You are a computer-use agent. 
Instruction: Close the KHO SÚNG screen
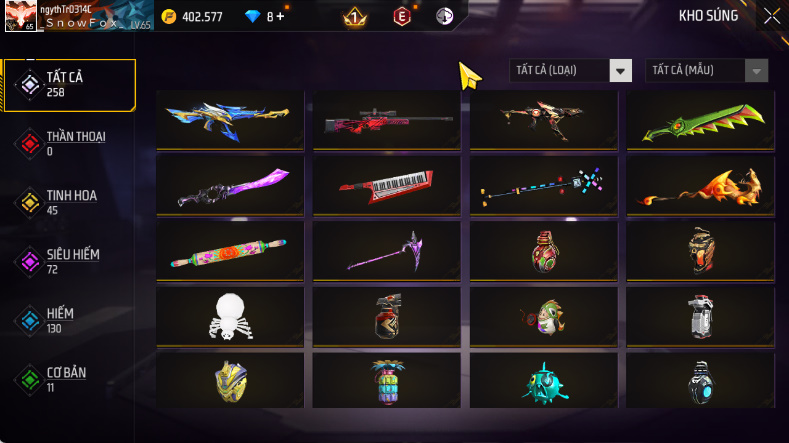[x=771, y=15]
